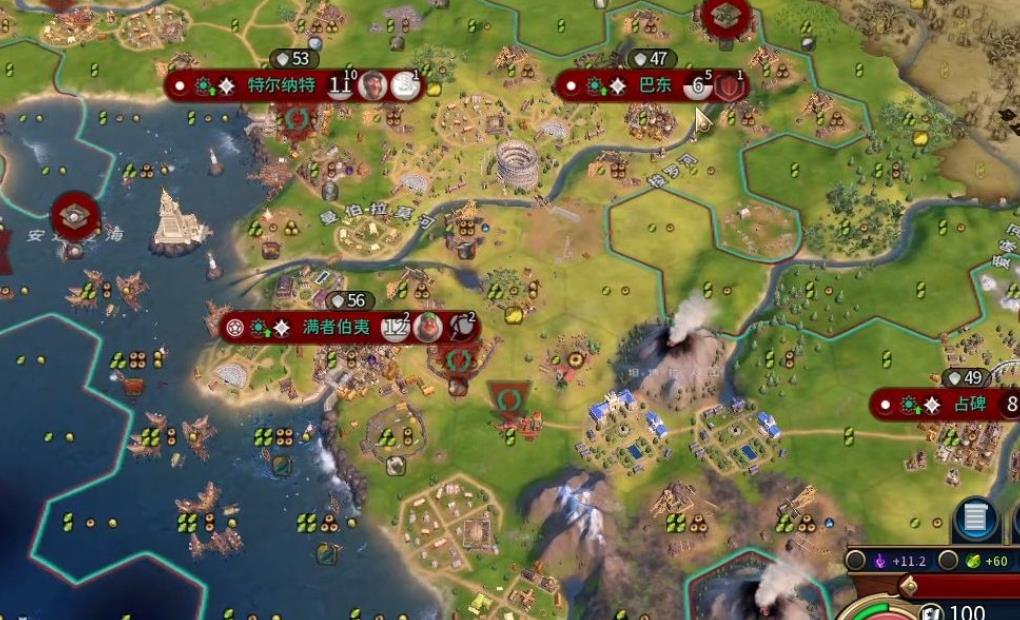Open the 满者伯夷 city banner
Screen dimensions: 1020x620
[336, 327]
